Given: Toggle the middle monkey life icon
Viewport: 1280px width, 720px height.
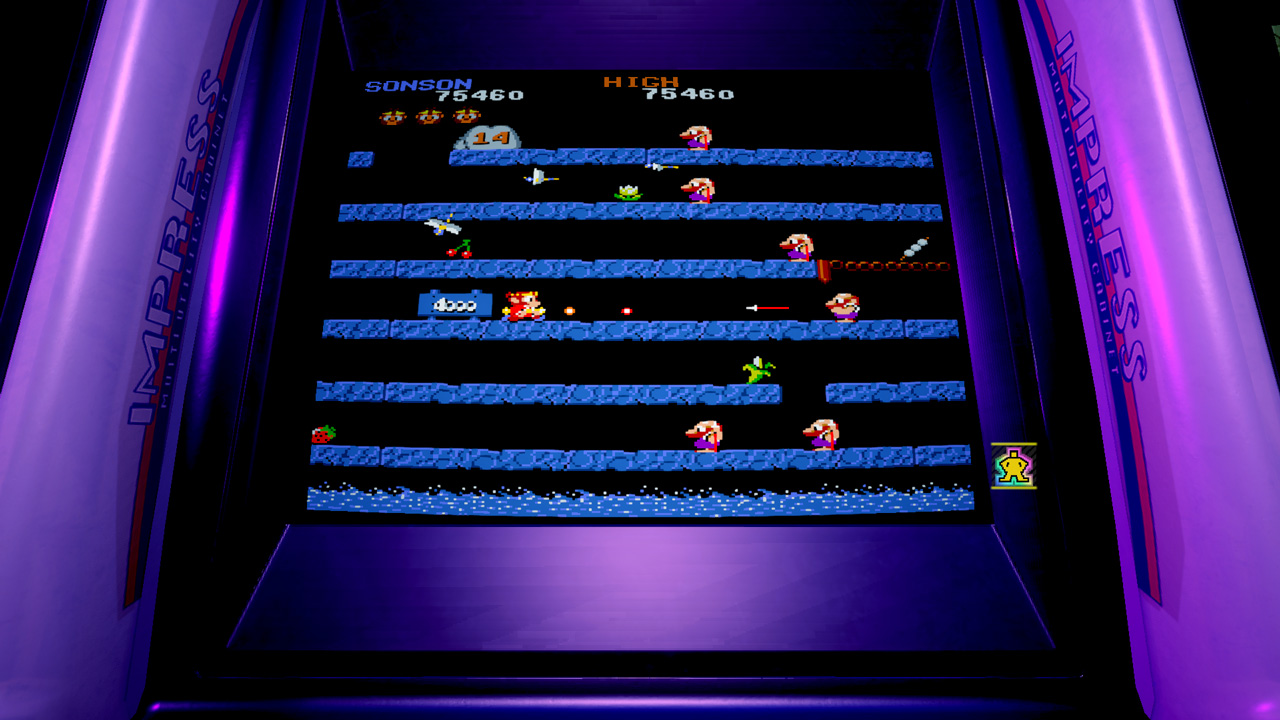Looking at the screenshot, I should (429, 117).
